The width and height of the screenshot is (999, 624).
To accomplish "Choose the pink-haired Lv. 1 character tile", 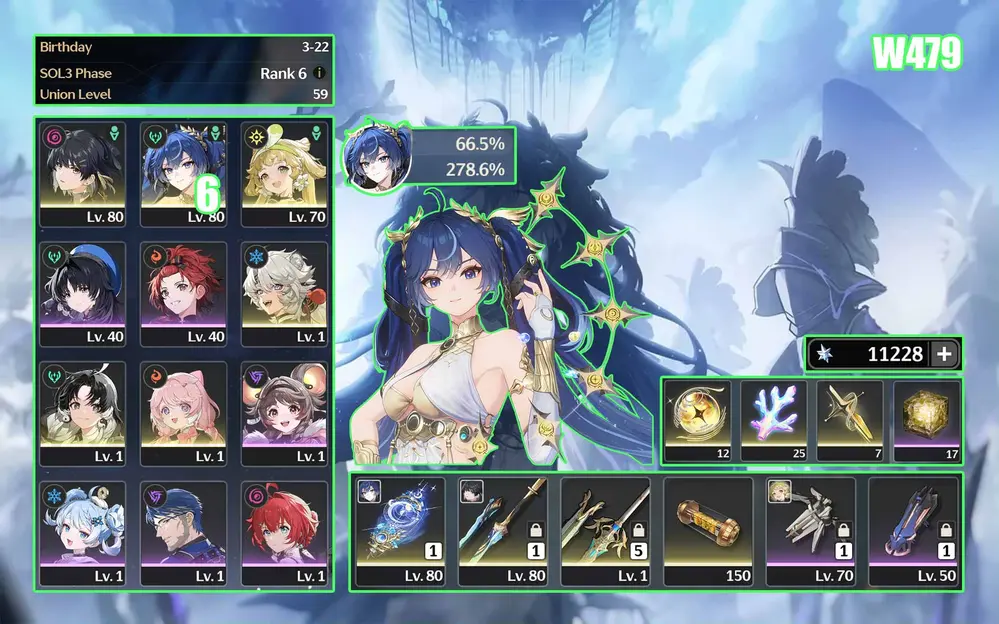I will tap(184, 414).
